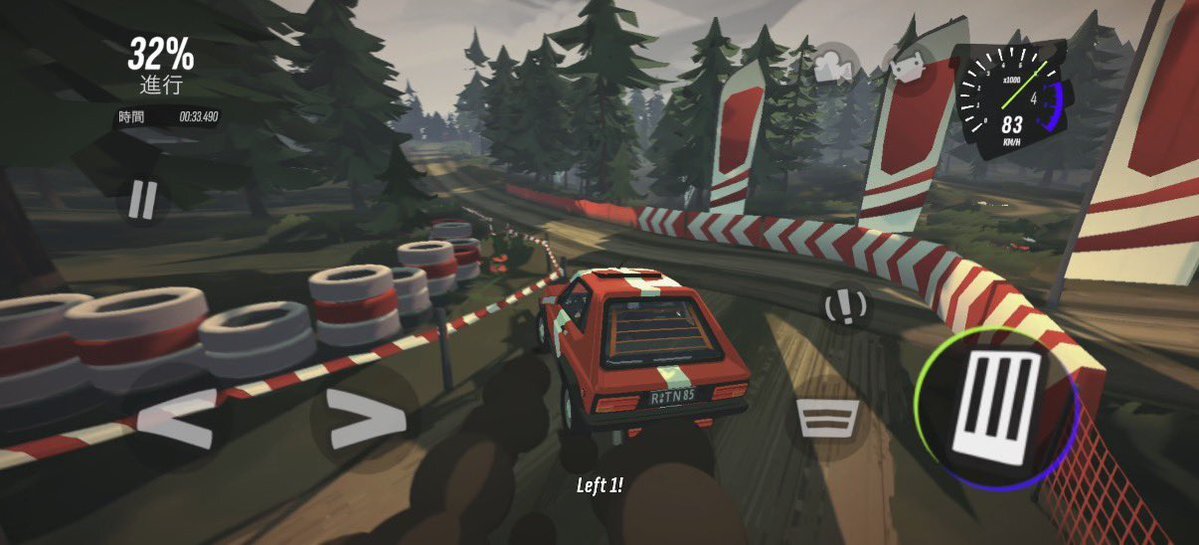Tap the car reset icon
1199x545 pixels.
click(907, 67)
